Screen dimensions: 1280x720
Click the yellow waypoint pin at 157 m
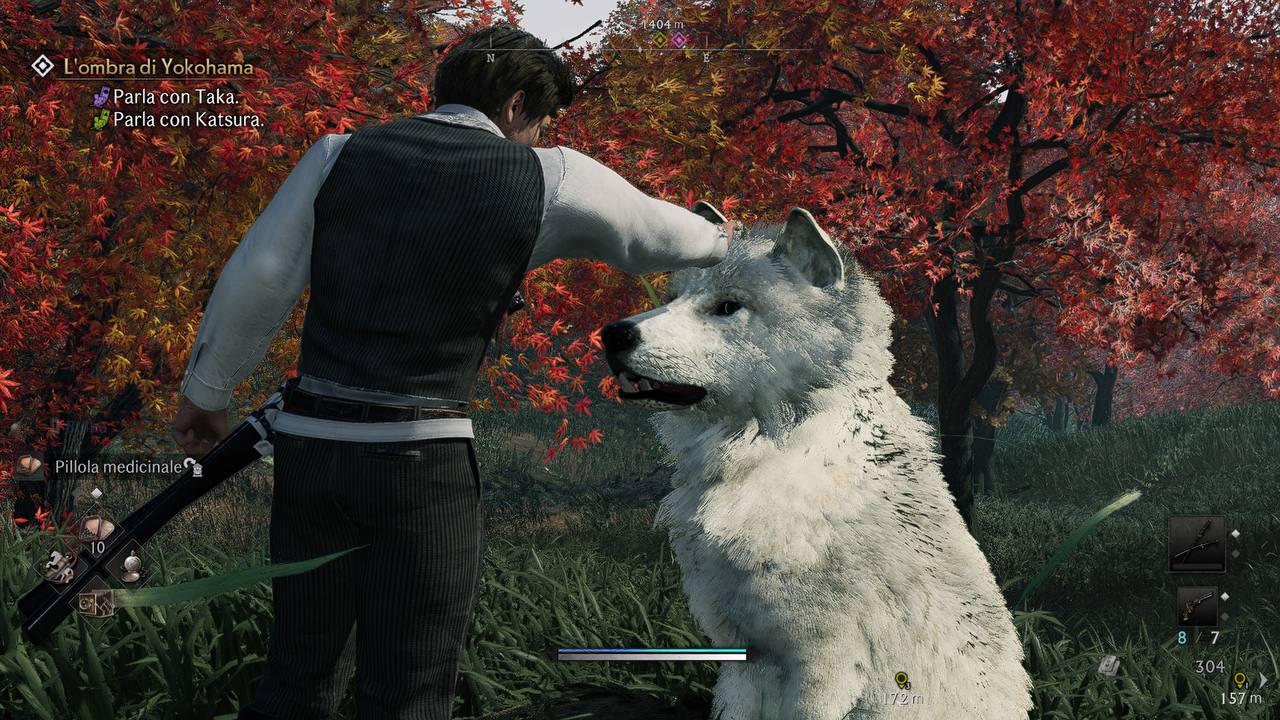tap(1240, 680)
